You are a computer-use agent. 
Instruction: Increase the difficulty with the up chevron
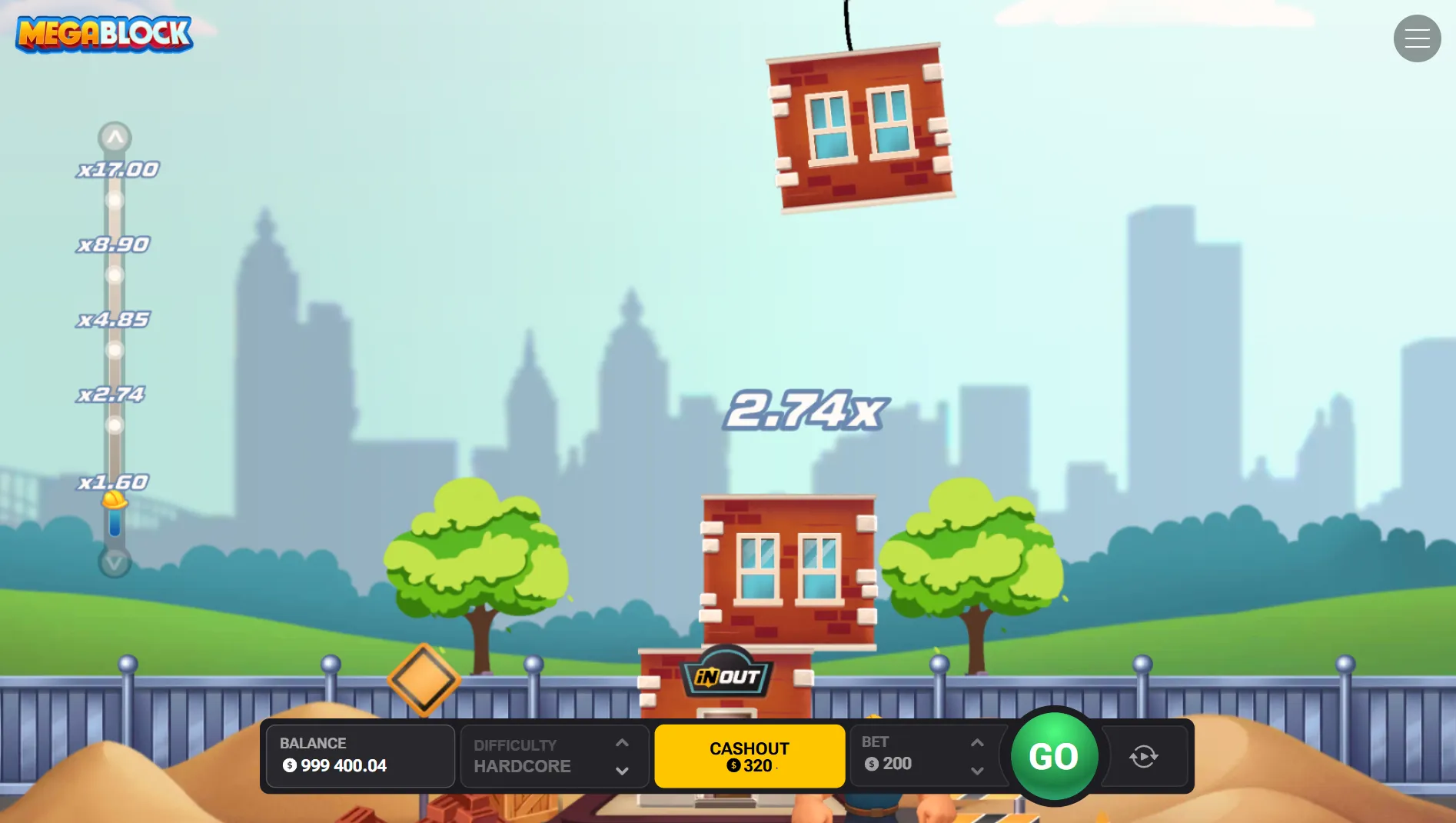[x=622, y=742]
